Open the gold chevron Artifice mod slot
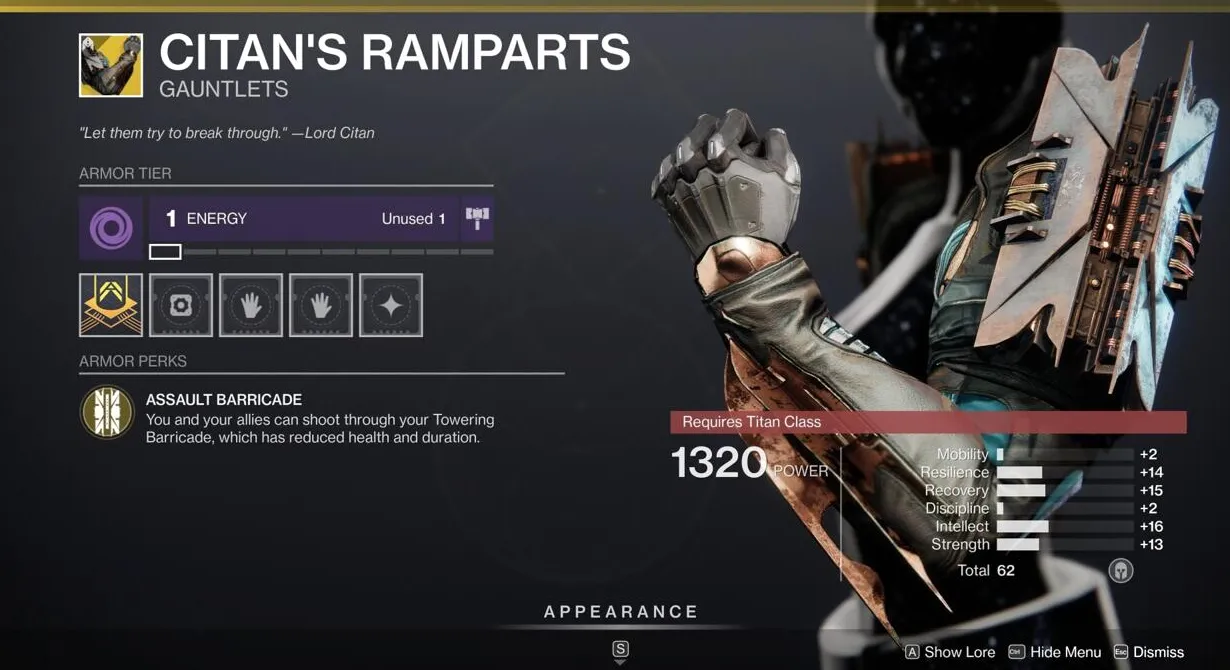The width and height of the screenshot is (1230, 670). 110,305
